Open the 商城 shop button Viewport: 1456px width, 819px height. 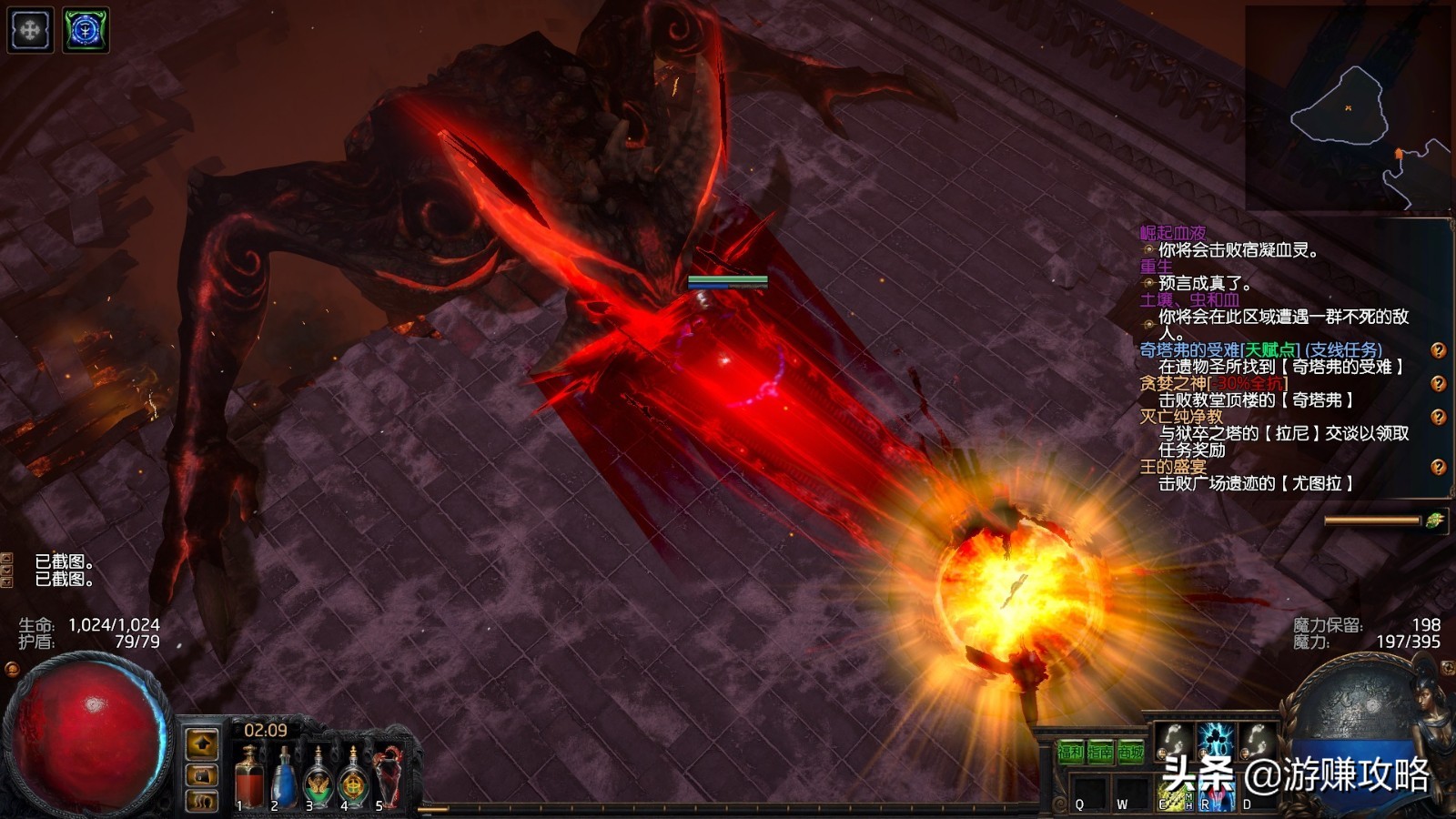1131,753
